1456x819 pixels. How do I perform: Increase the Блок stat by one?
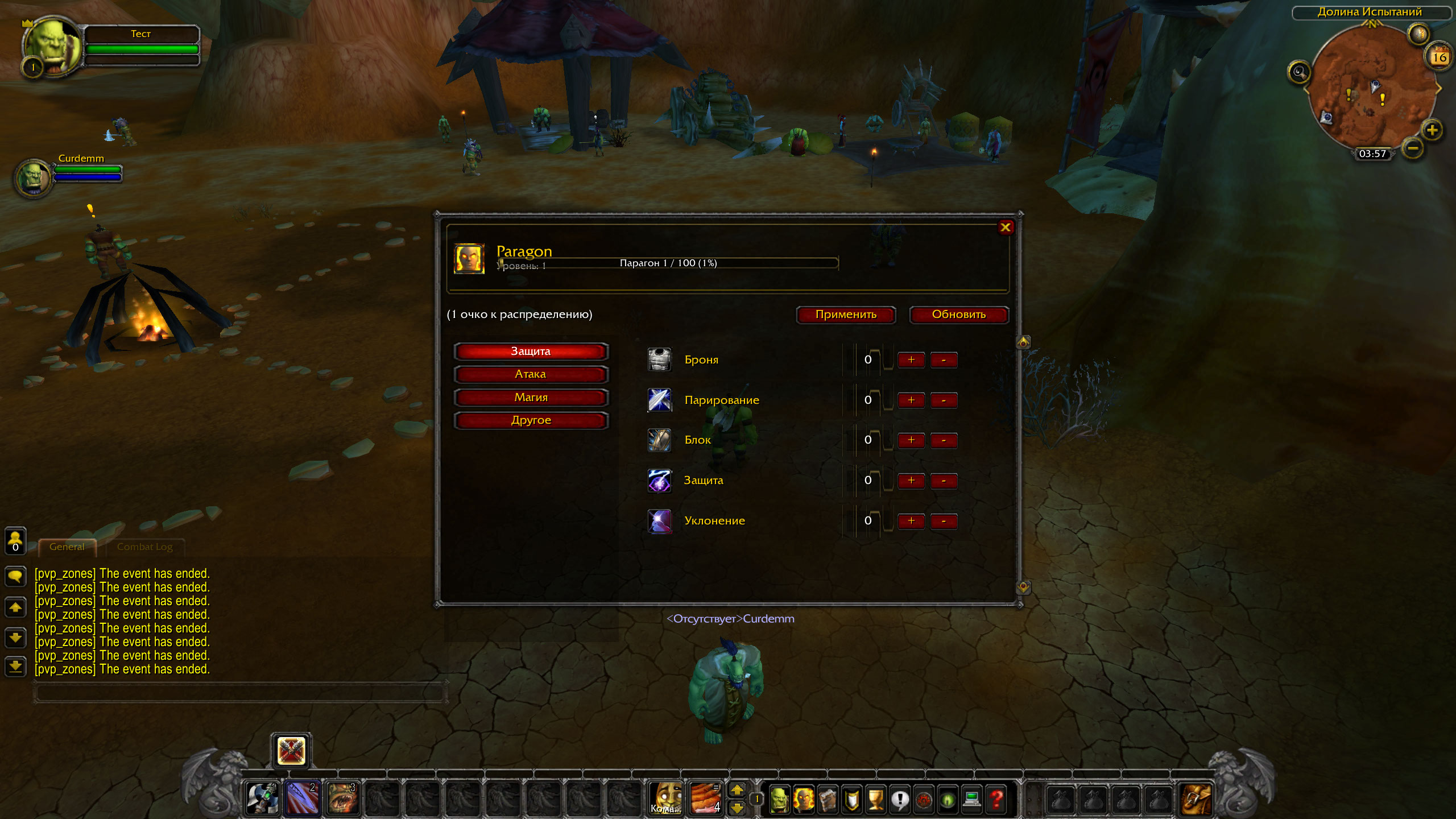coord(911,440)
